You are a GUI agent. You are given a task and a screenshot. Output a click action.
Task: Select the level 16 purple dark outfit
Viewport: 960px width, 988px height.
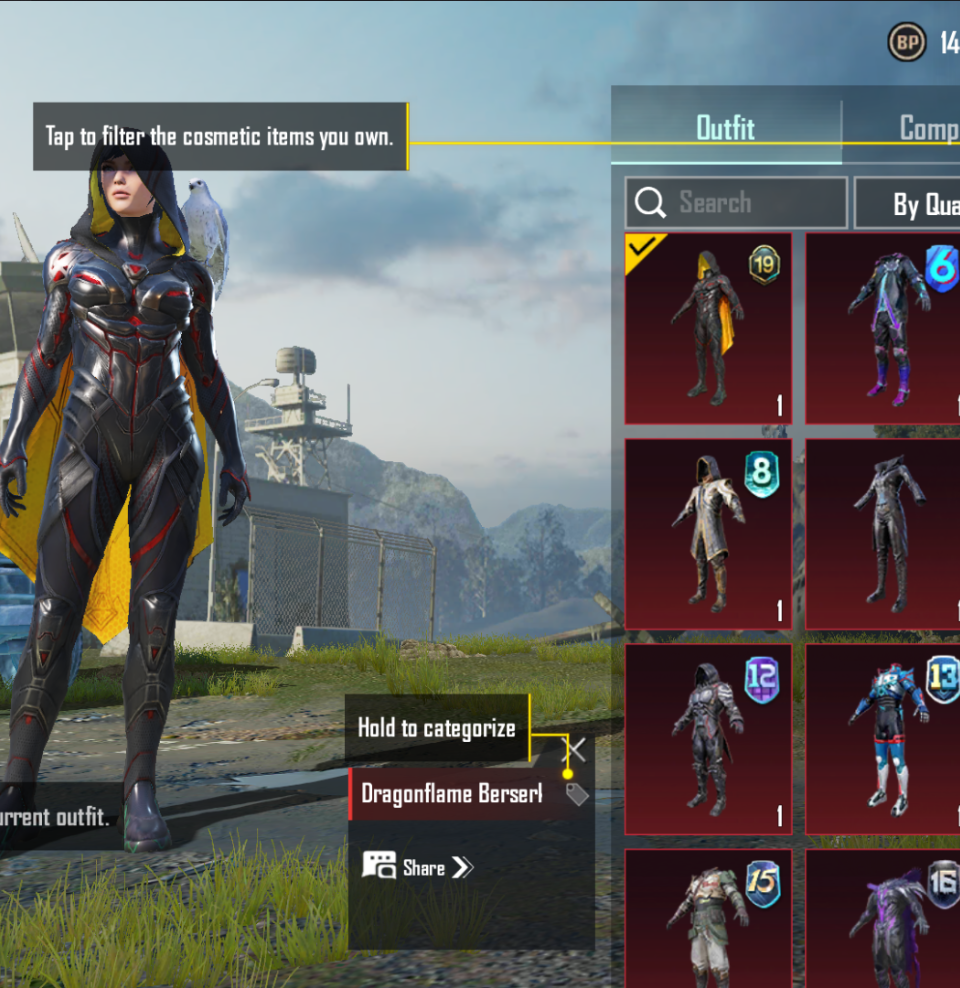[884, 918]
